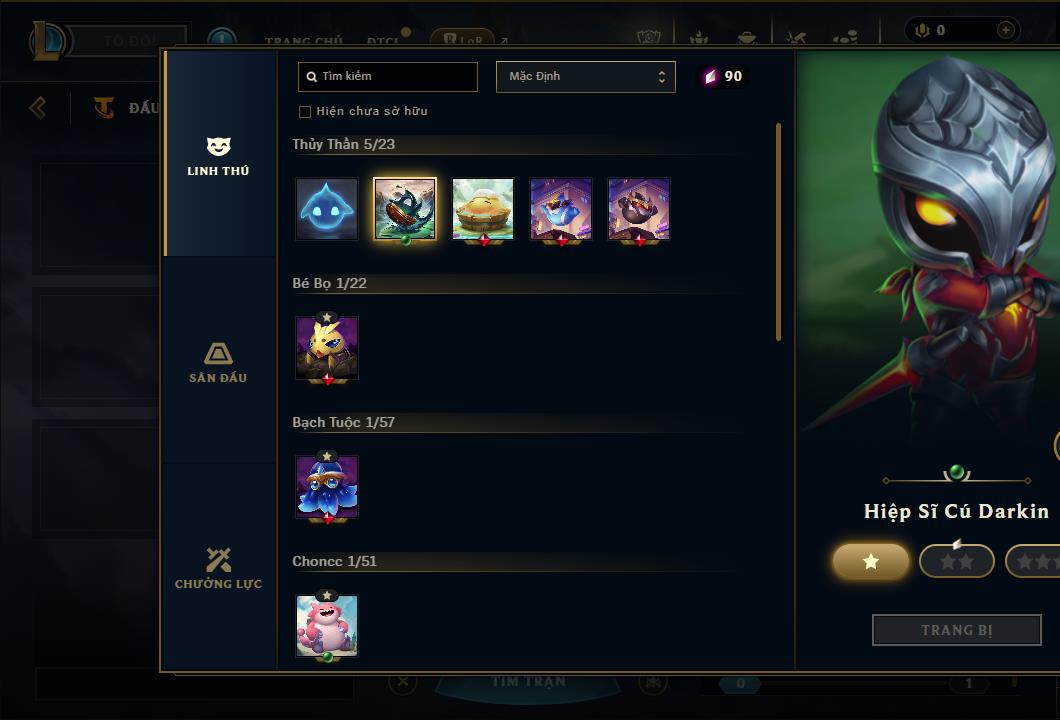Click the Trang Bị equip button
Image resolution: width=1060 pixels, height=720 pixels.
point(957,630)
